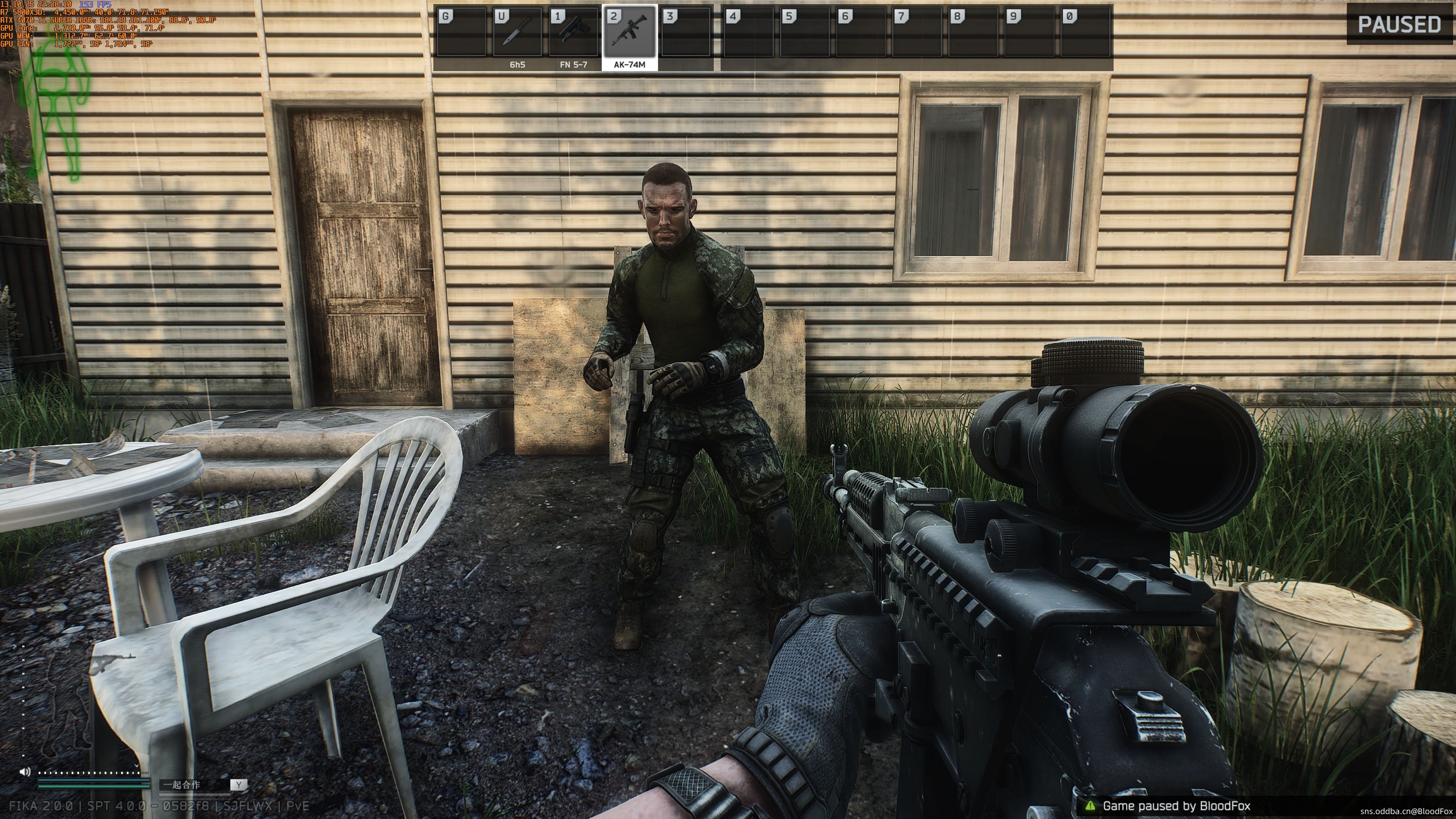
Task: Click the highlighted AK-74M rifle slot
Action: 629,32
